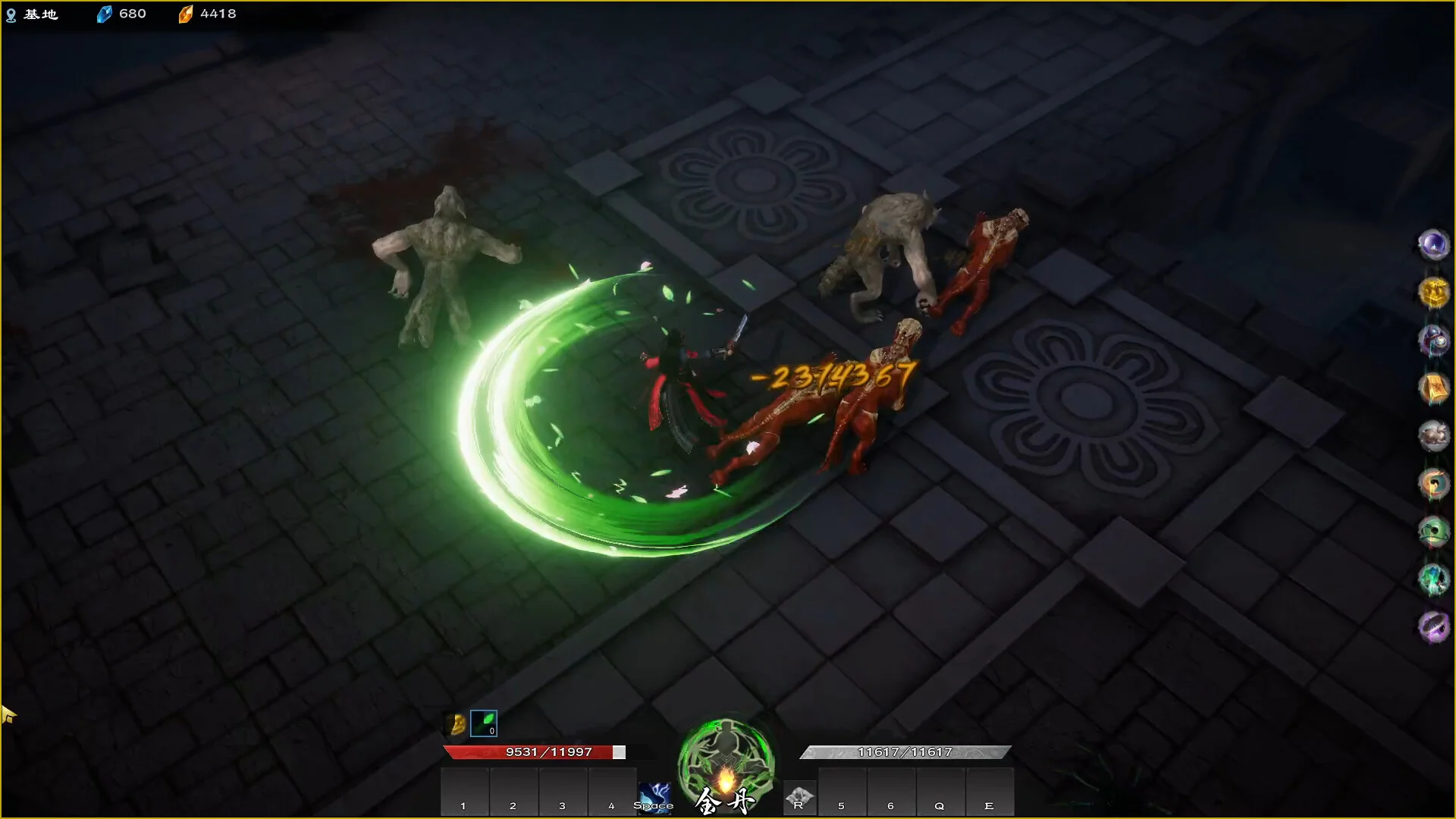Open the golden treasure chest icon

click(x=1433, y=293)
